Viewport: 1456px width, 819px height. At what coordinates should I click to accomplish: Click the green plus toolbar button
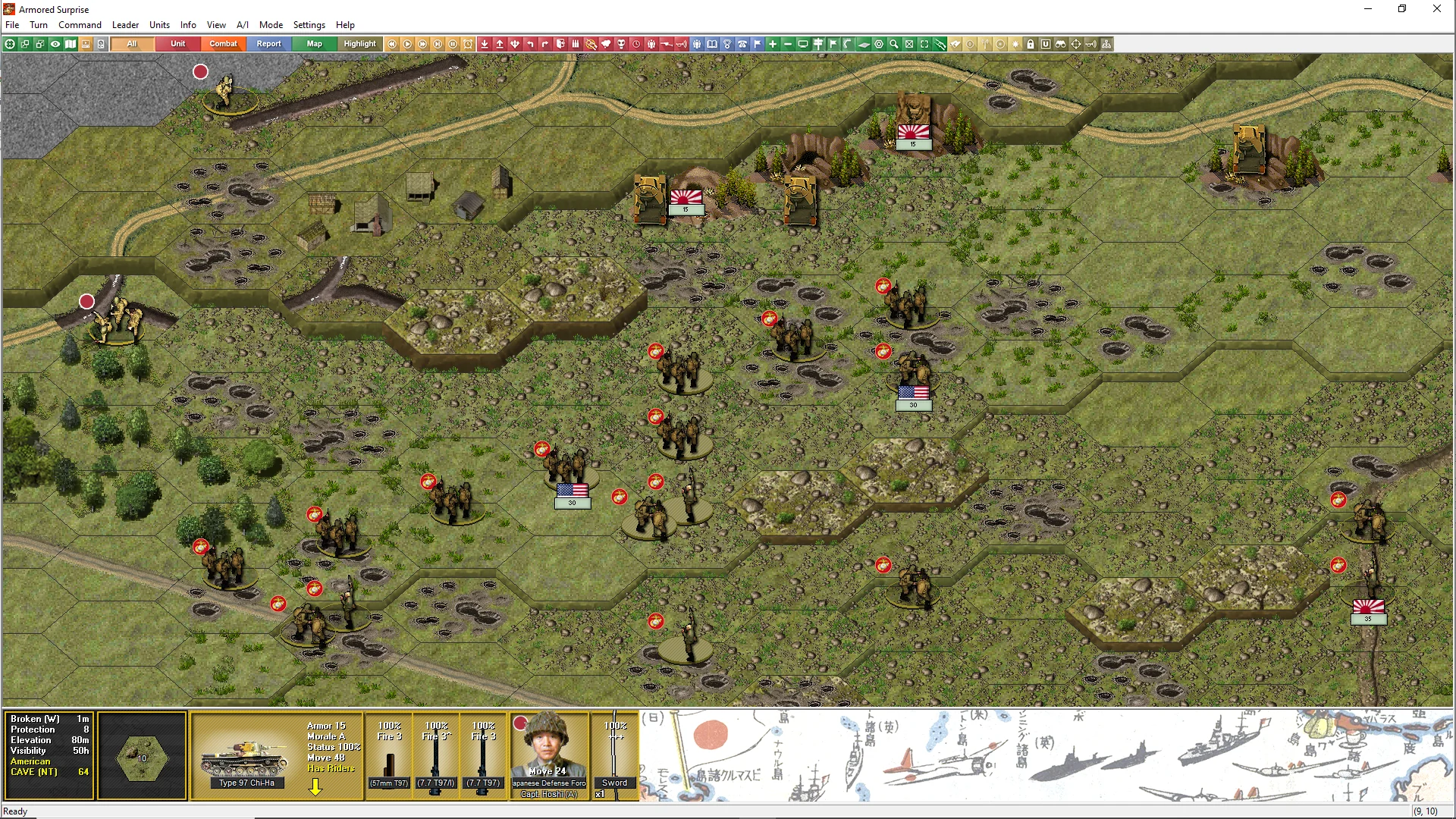point(773,44)
